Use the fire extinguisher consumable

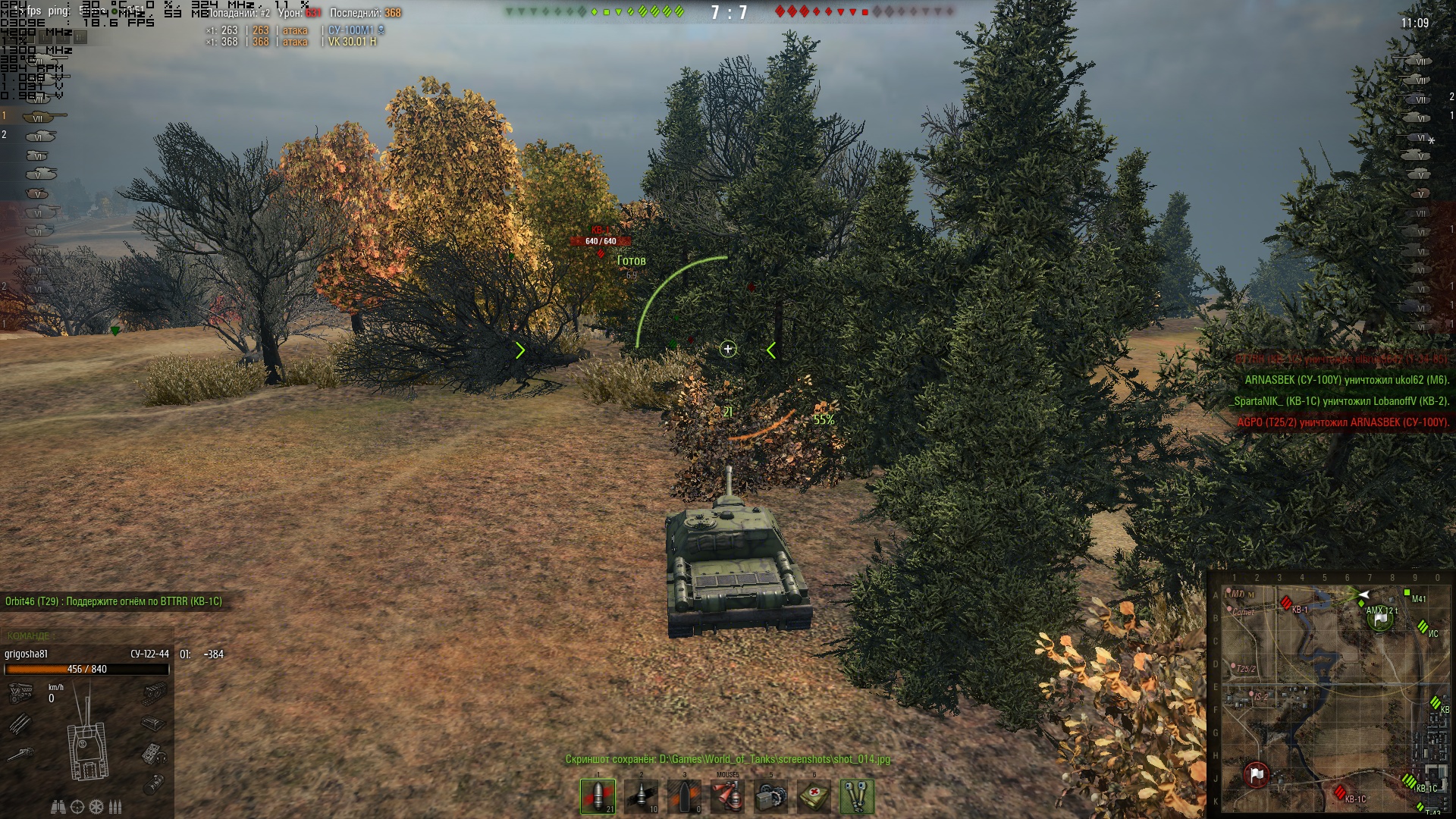(727, 796)
